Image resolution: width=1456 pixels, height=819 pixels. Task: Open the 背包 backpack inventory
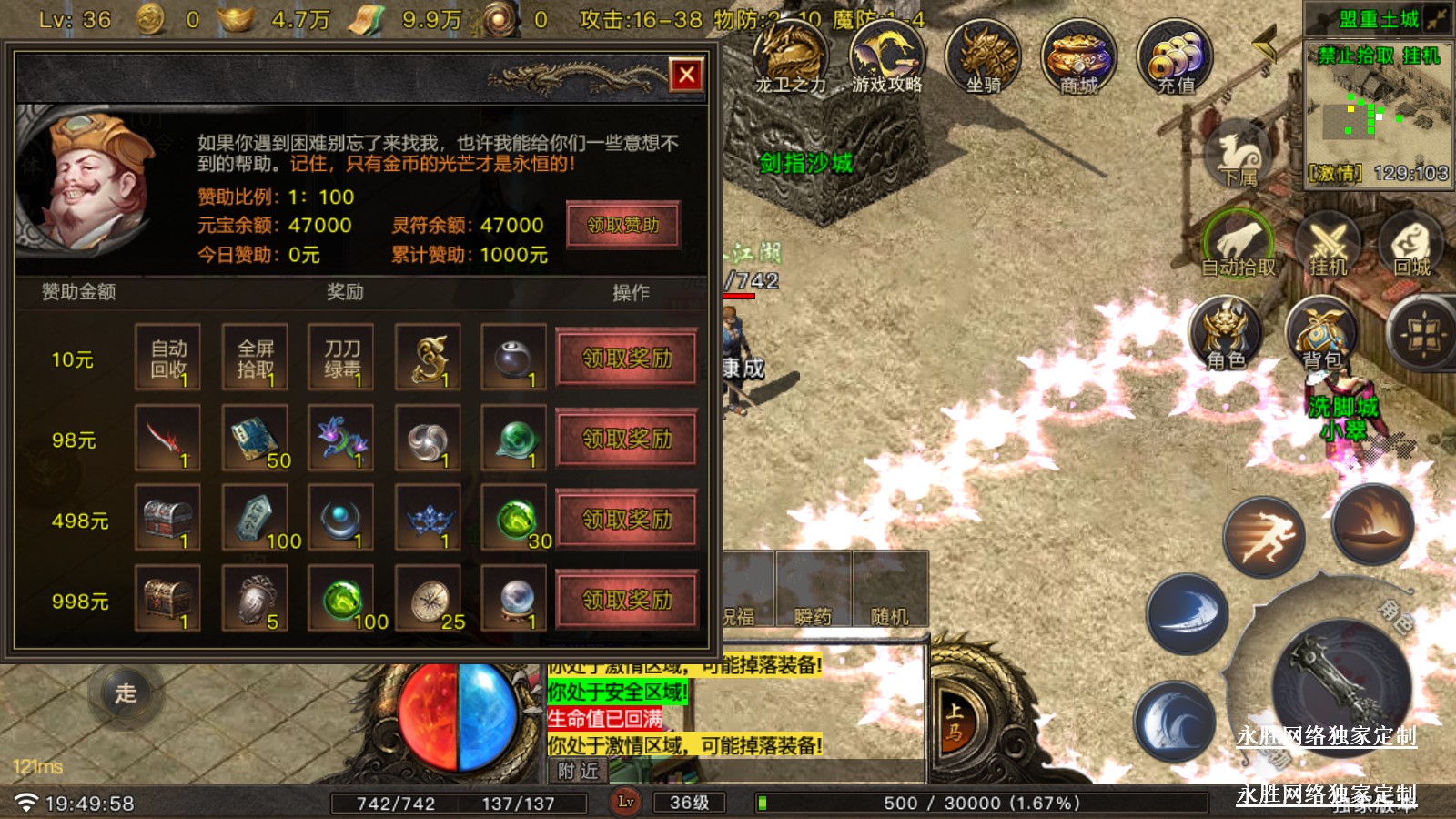1322,334
